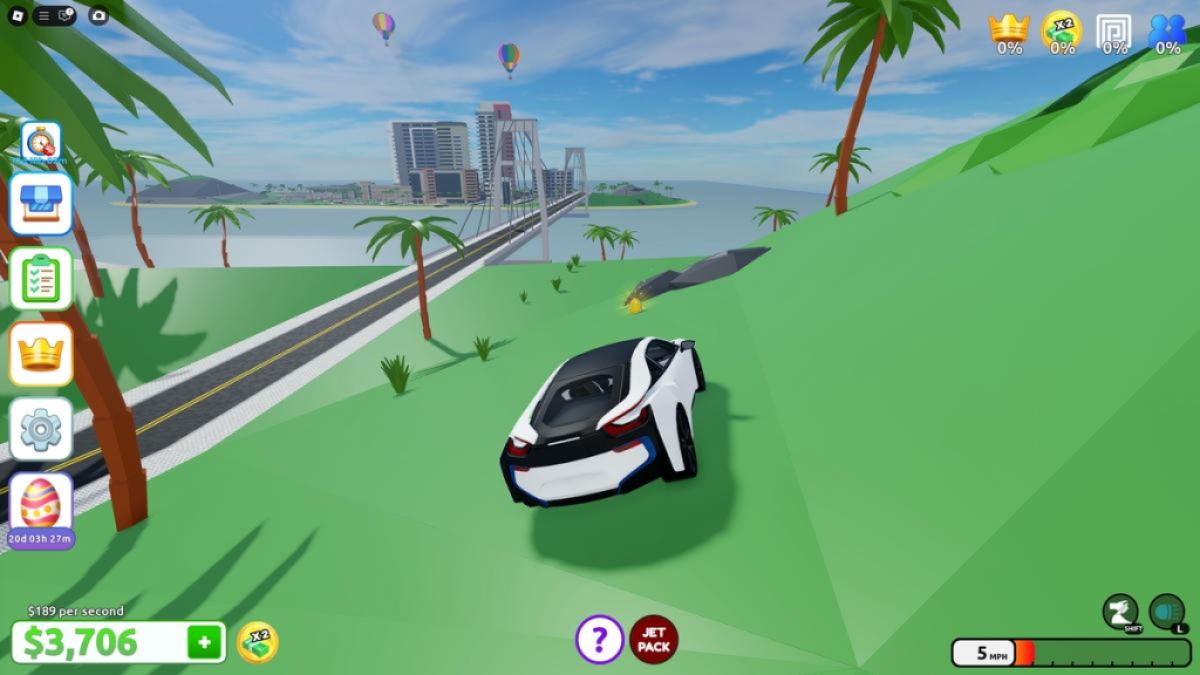Select the x2 cash coin beside the money
Viewport: 1200px width, 675px height.
click(257, 642)
